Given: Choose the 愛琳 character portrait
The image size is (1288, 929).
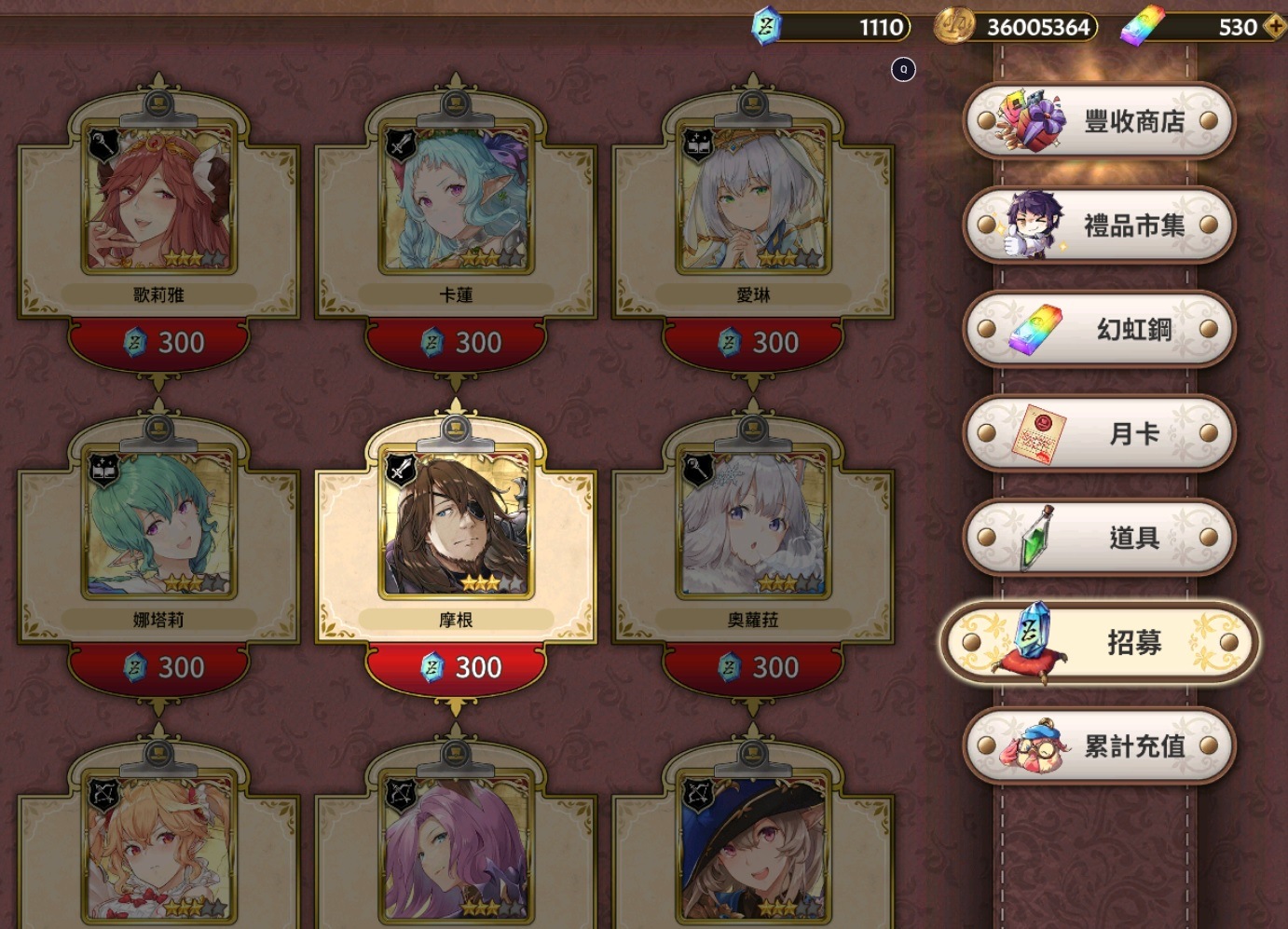Looking at the screenshot, I should tap(753, 198).
